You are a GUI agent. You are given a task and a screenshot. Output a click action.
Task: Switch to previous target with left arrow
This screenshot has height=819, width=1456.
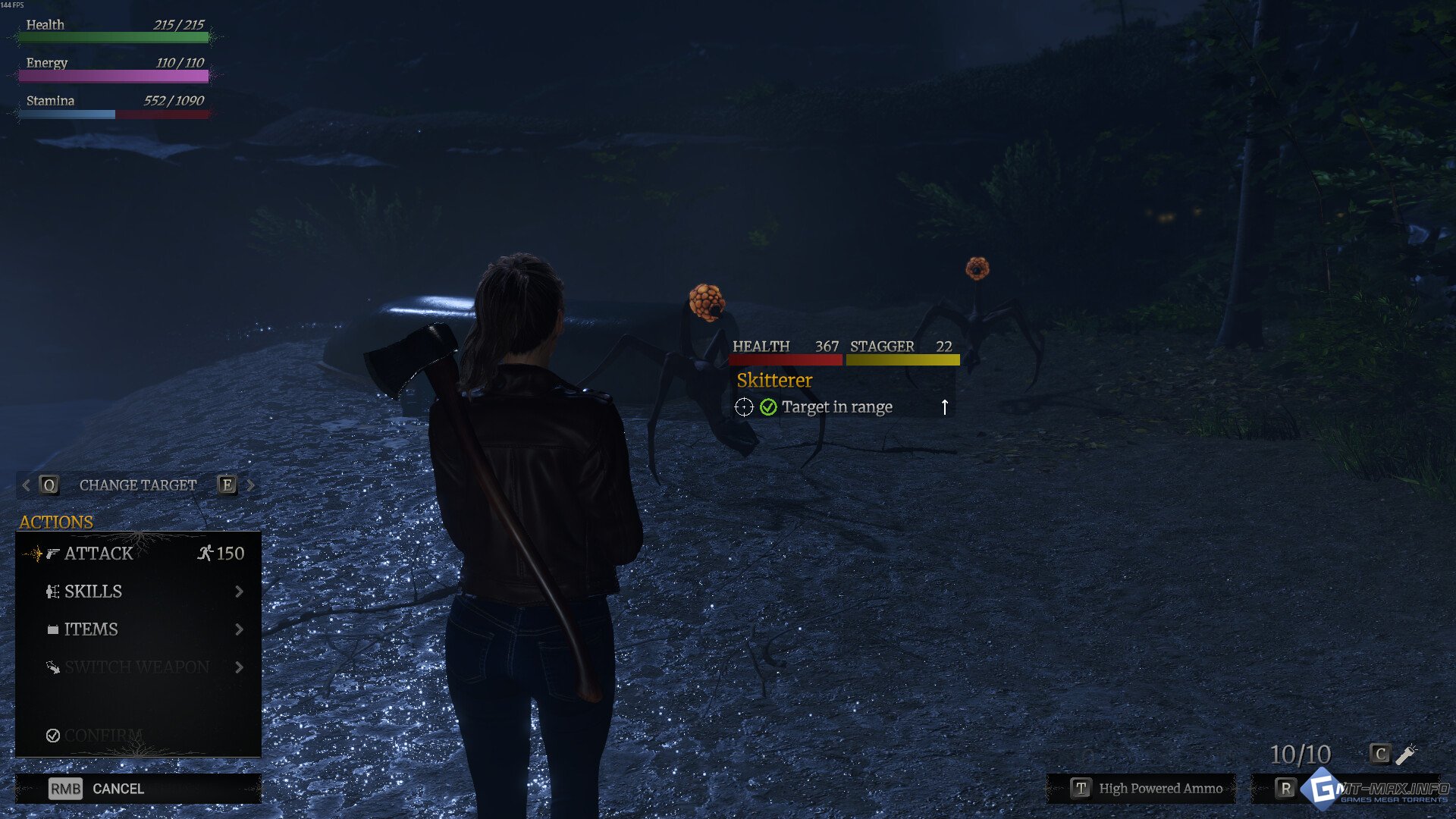[27, 485]
